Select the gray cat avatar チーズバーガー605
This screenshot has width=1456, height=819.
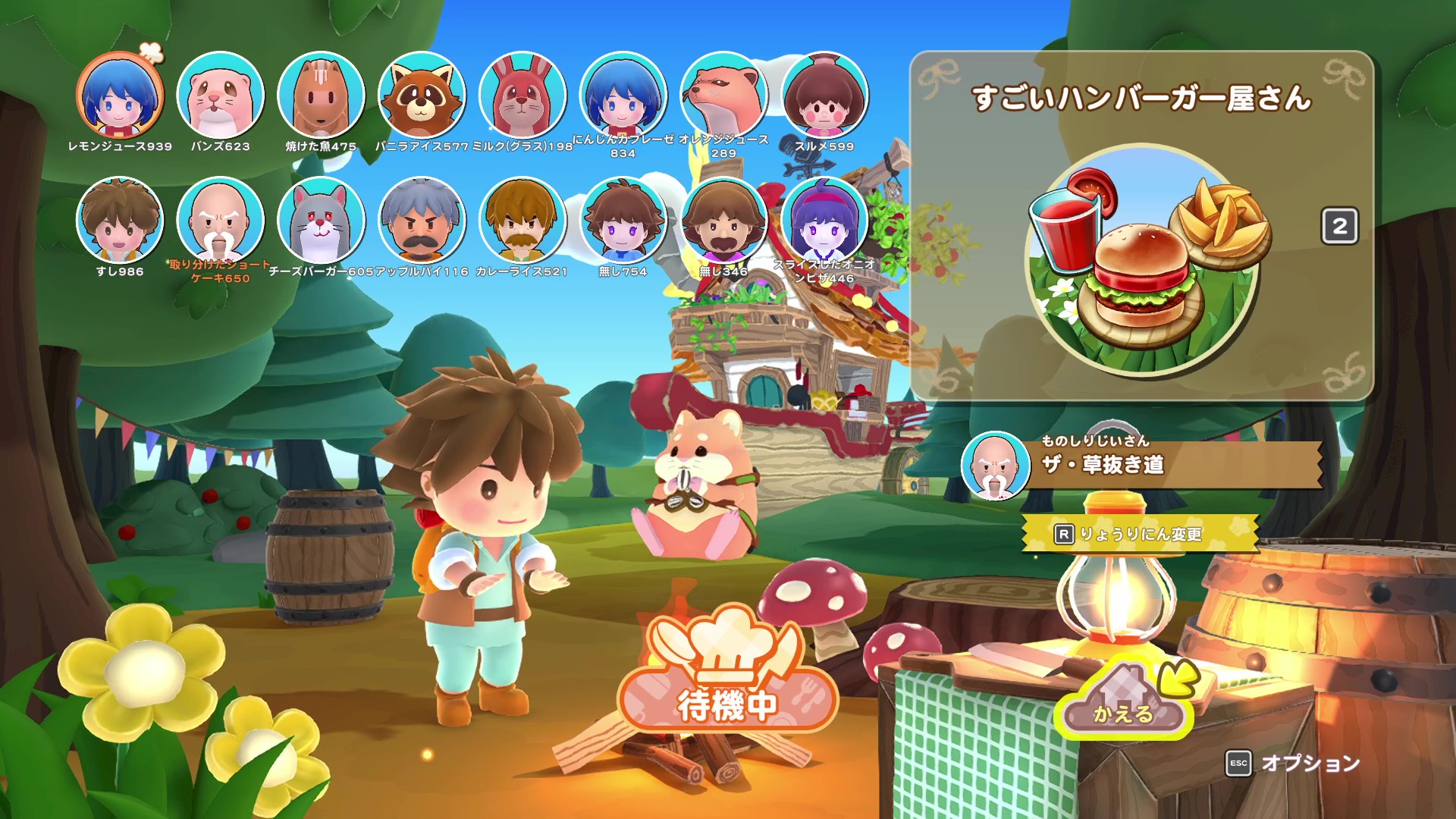[x=321, y=221]
